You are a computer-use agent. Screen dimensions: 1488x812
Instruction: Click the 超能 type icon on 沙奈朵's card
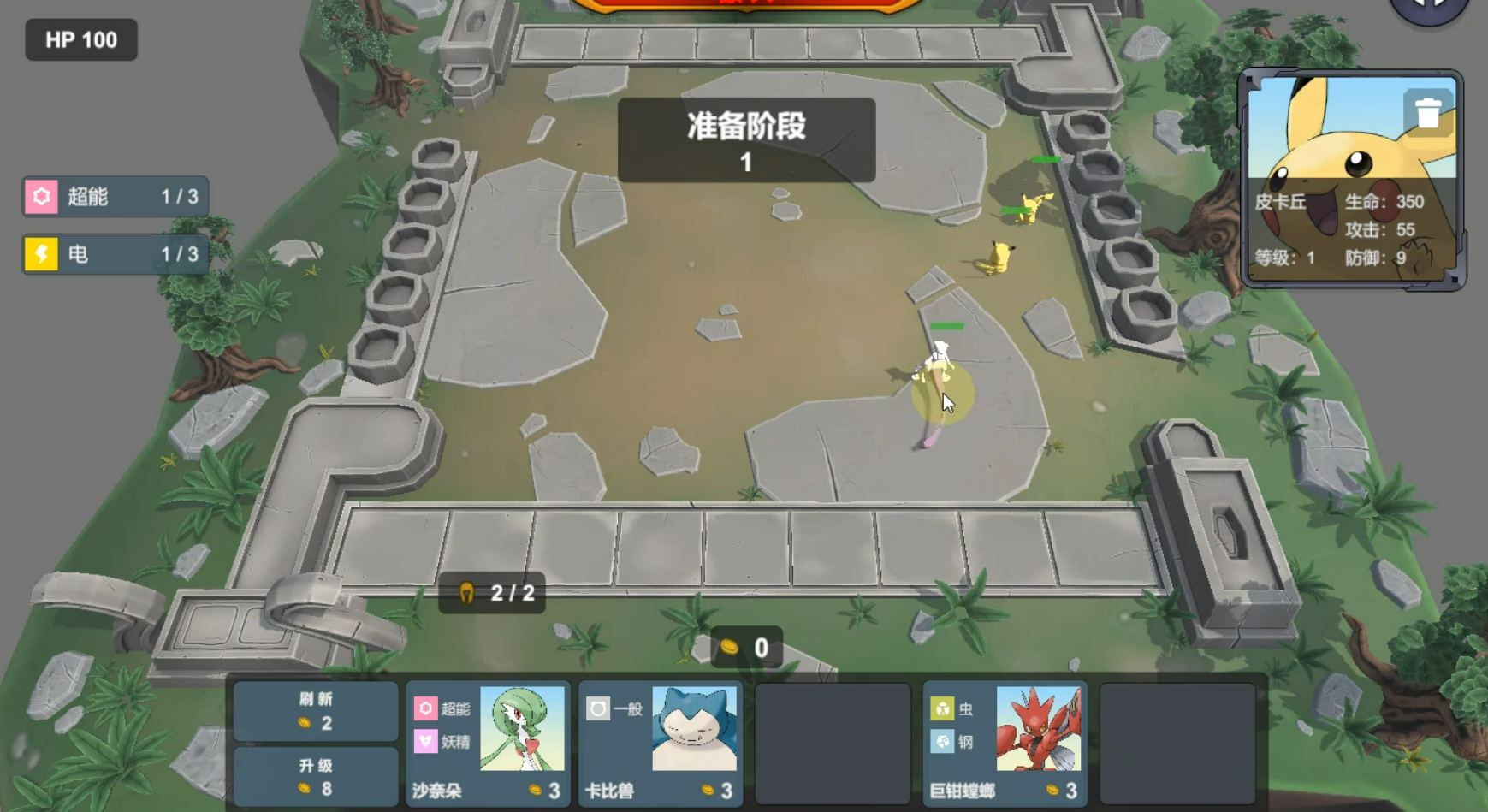424,709
